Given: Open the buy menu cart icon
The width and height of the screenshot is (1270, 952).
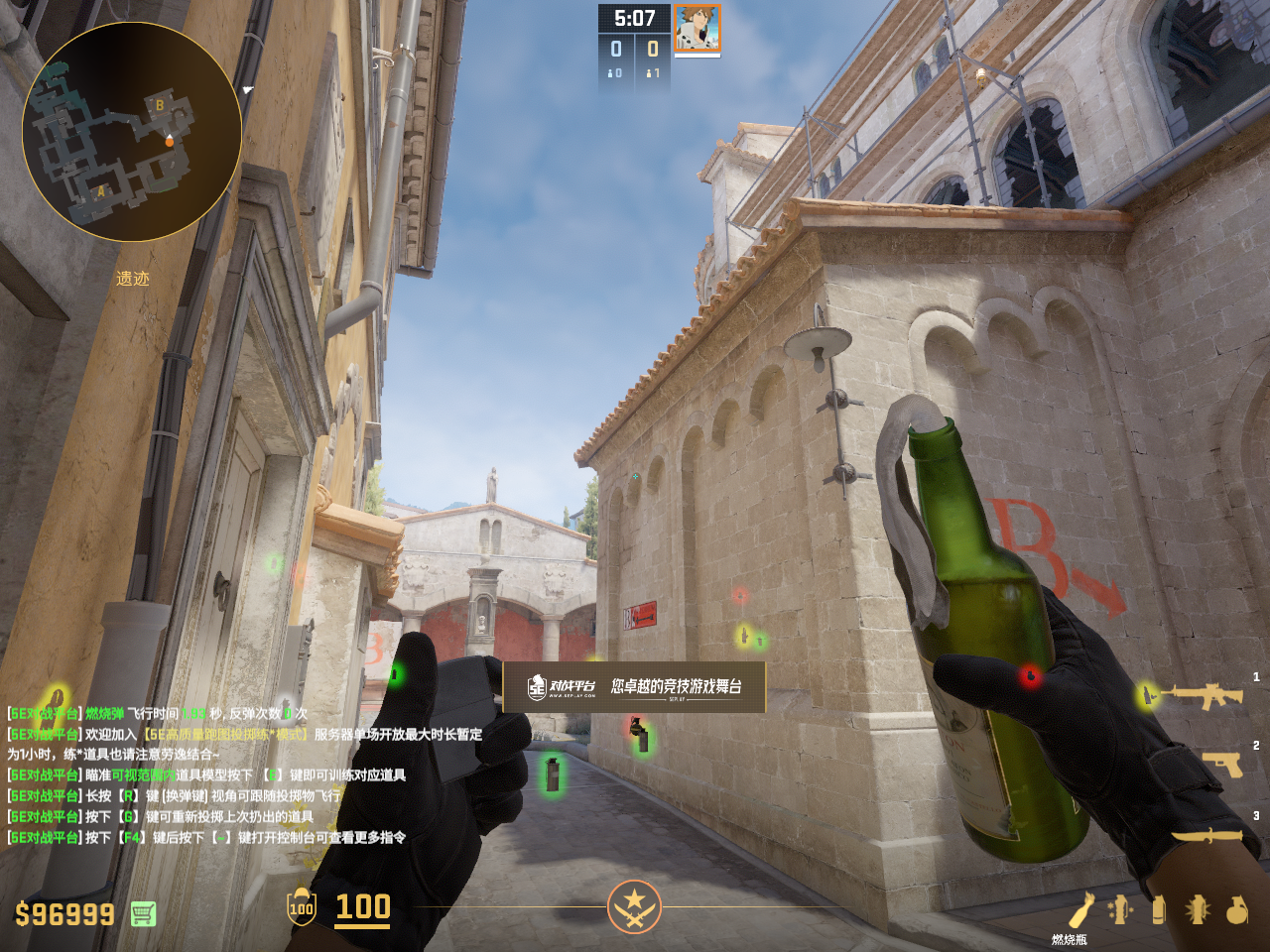Looking at the screenshot, I should coord(143,913).
